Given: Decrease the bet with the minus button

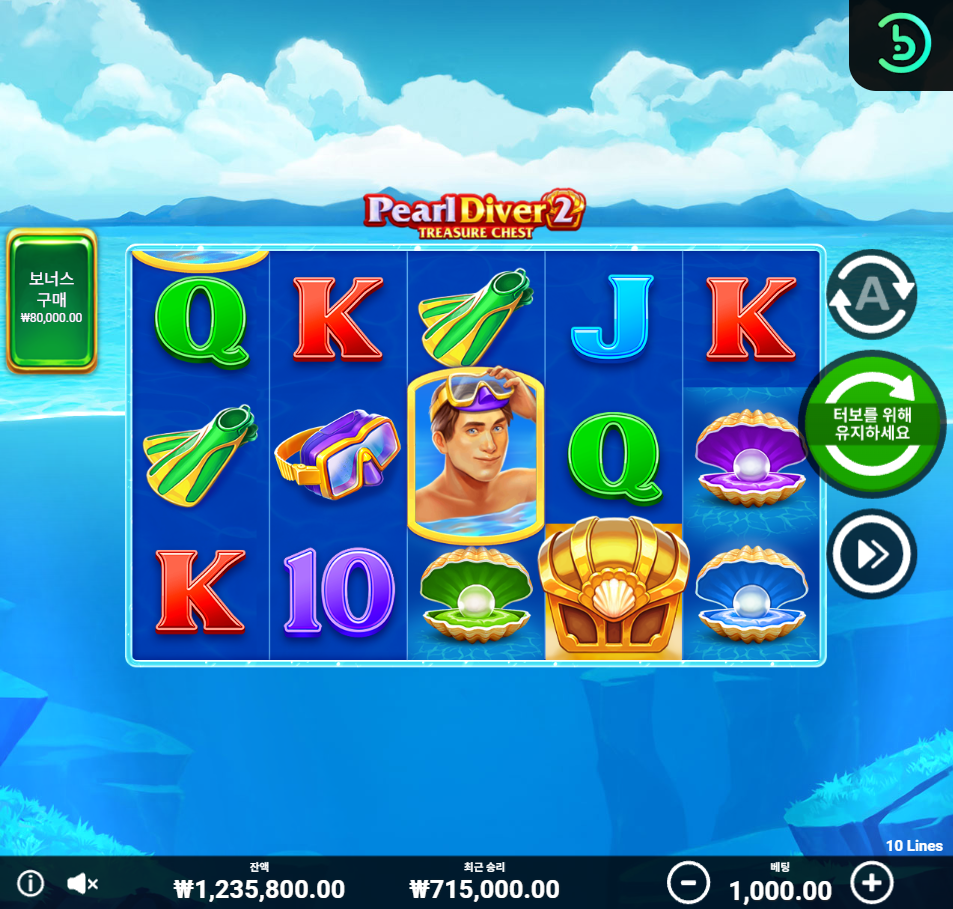Looking at the screenshot, I should pos(688,883).
